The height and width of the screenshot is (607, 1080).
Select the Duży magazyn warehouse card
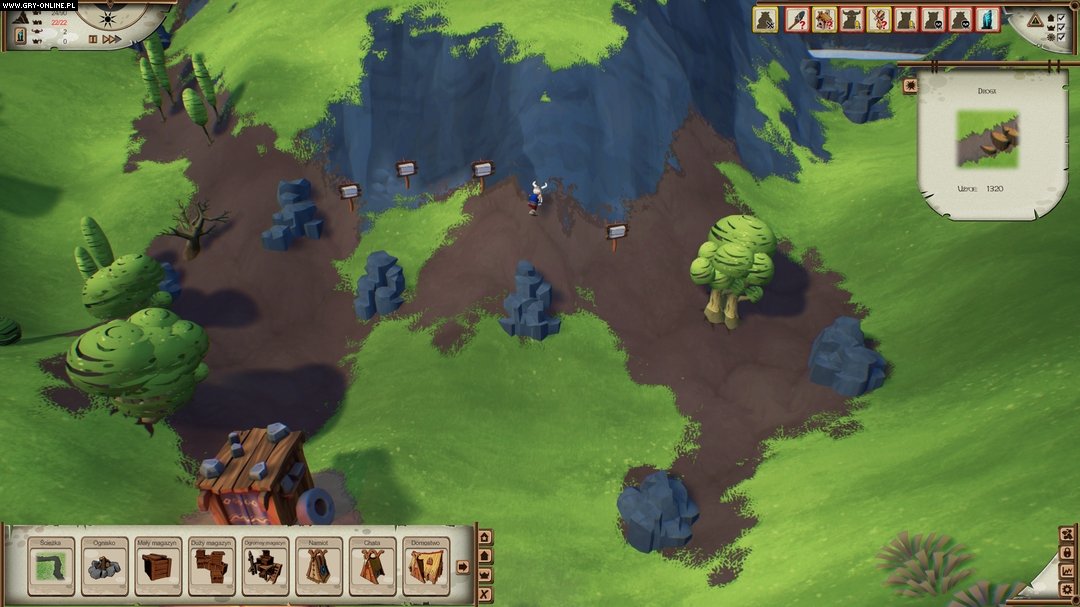point(212,567)
